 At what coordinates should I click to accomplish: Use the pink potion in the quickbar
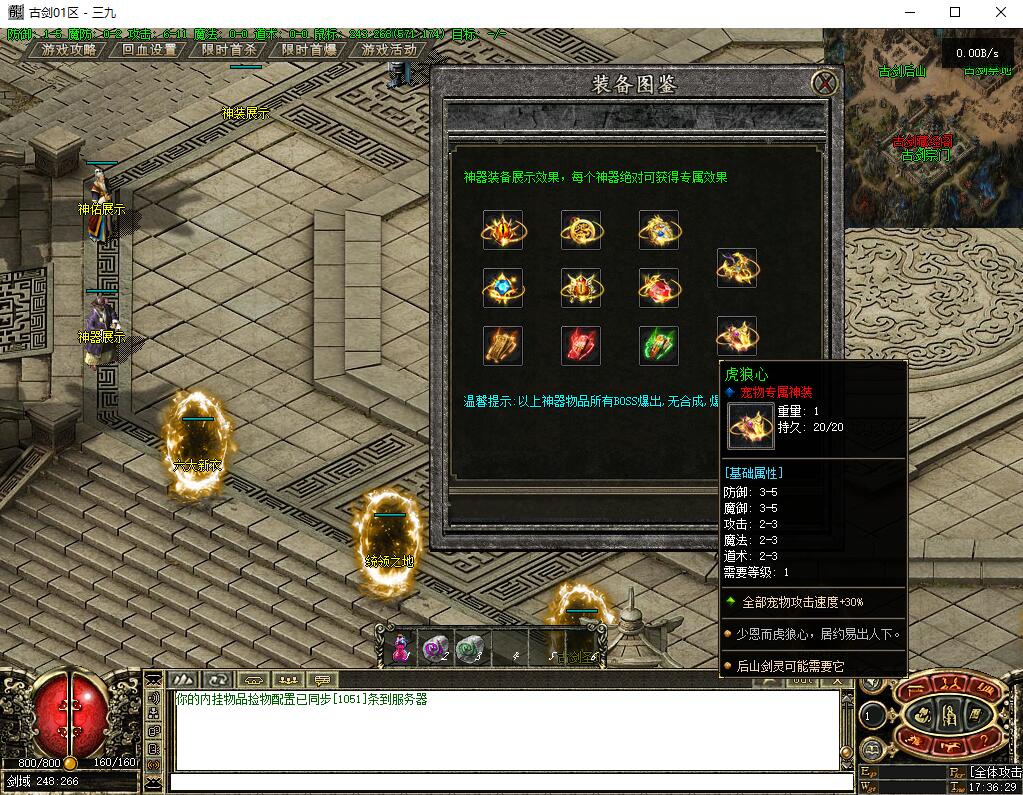(401, 649)
